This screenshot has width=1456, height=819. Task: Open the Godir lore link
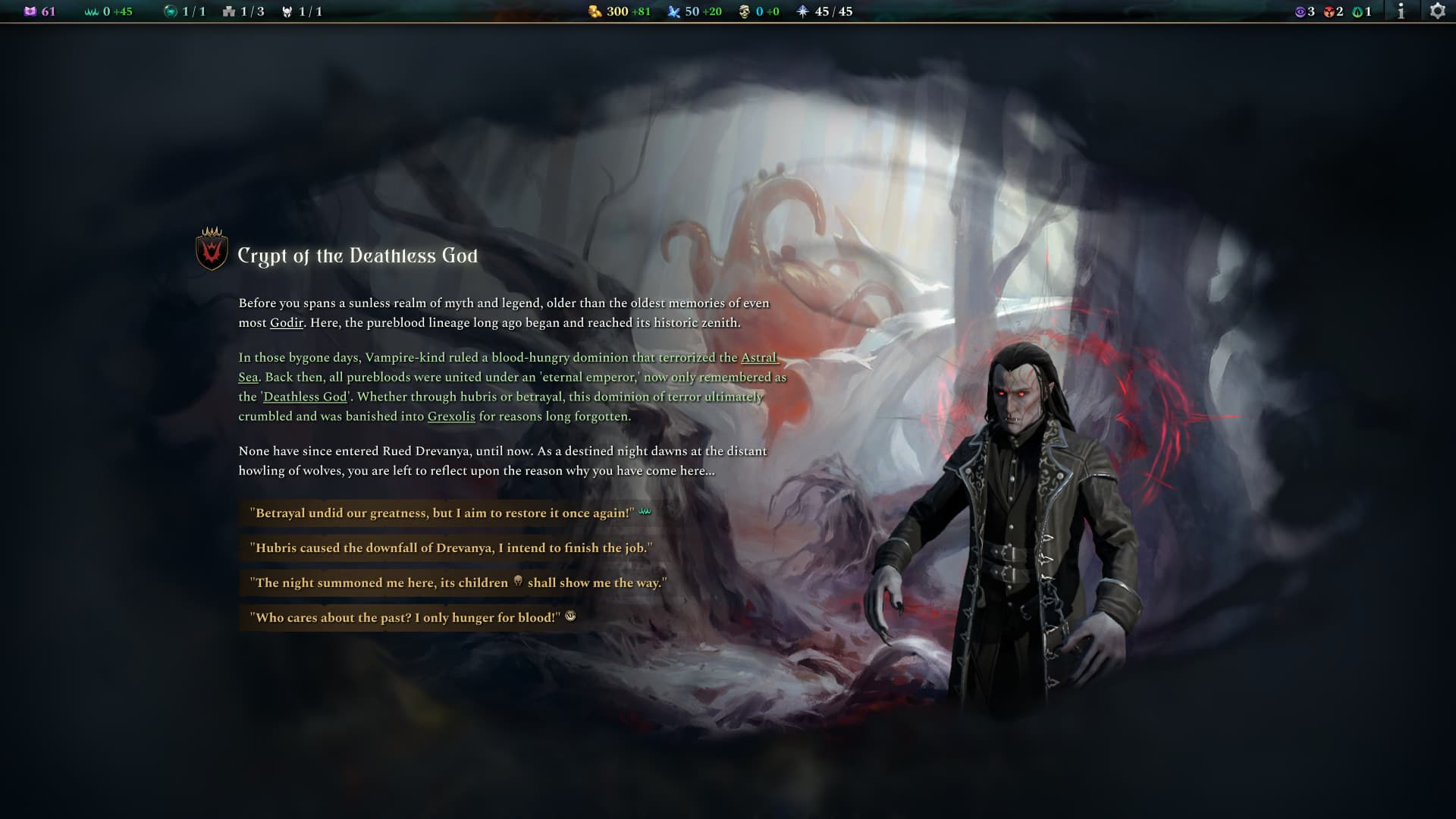pos(287,323)
